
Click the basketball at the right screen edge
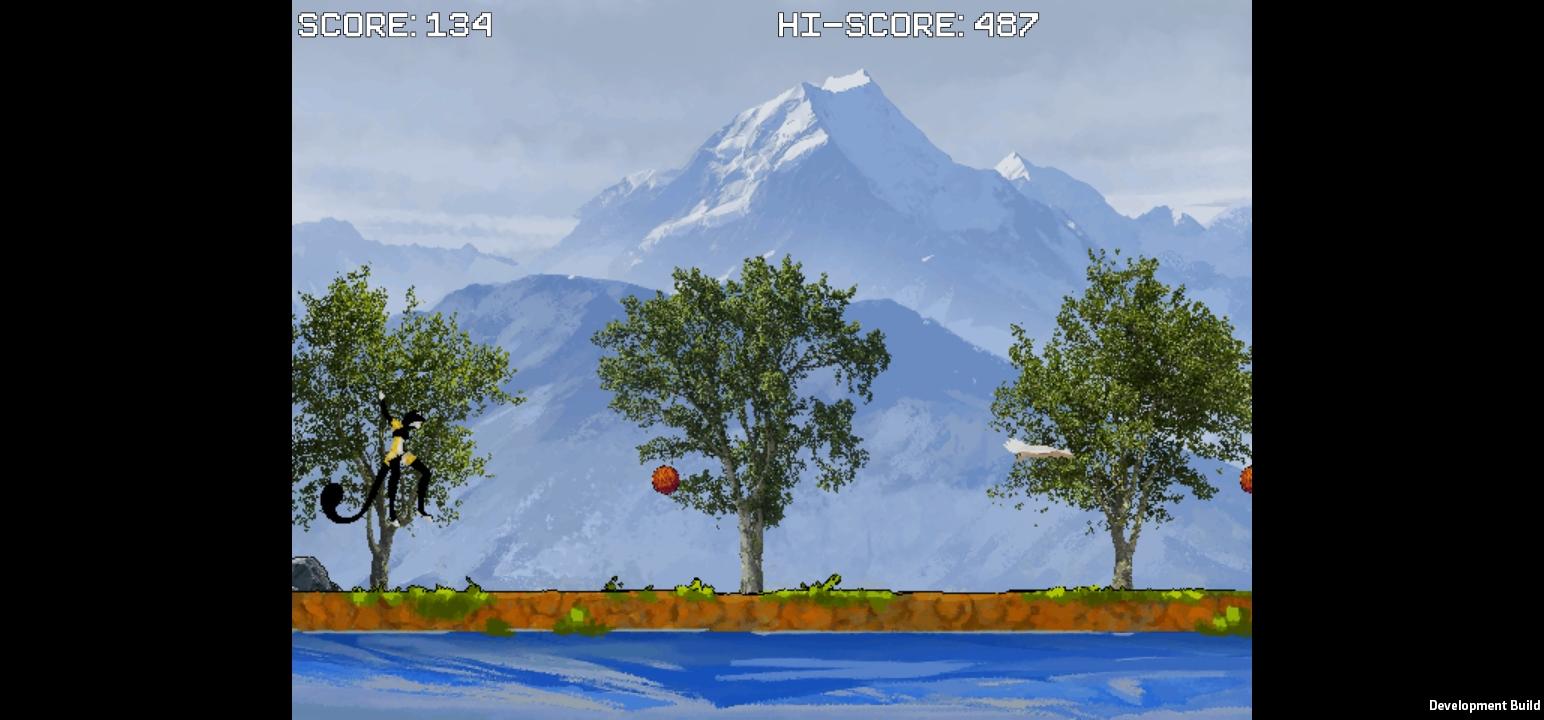1246,481
